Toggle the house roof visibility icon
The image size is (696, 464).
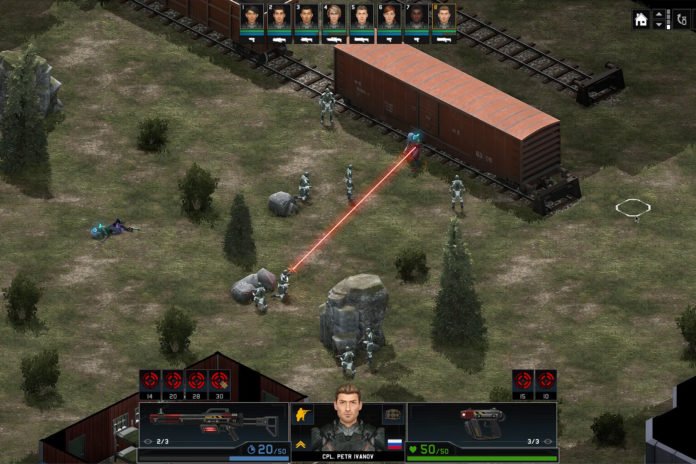641,19
